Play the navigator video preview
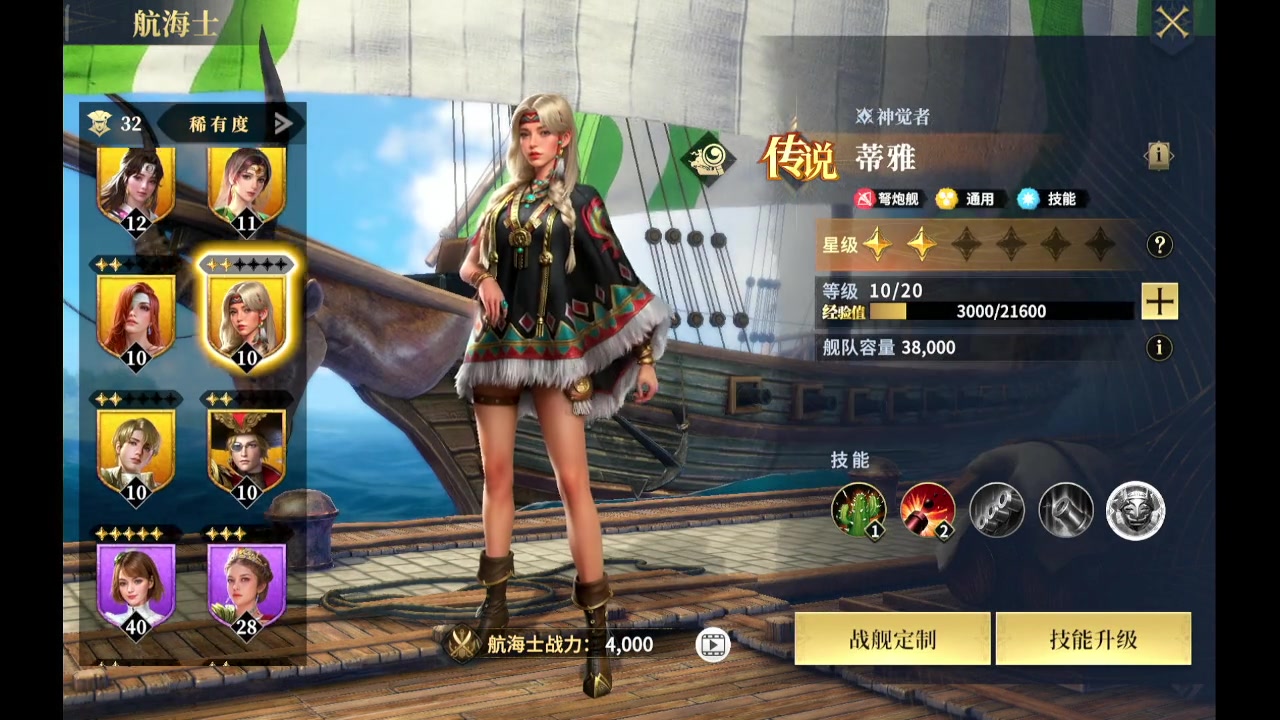Screen dimensions: 1280x720 click(712, 645)
